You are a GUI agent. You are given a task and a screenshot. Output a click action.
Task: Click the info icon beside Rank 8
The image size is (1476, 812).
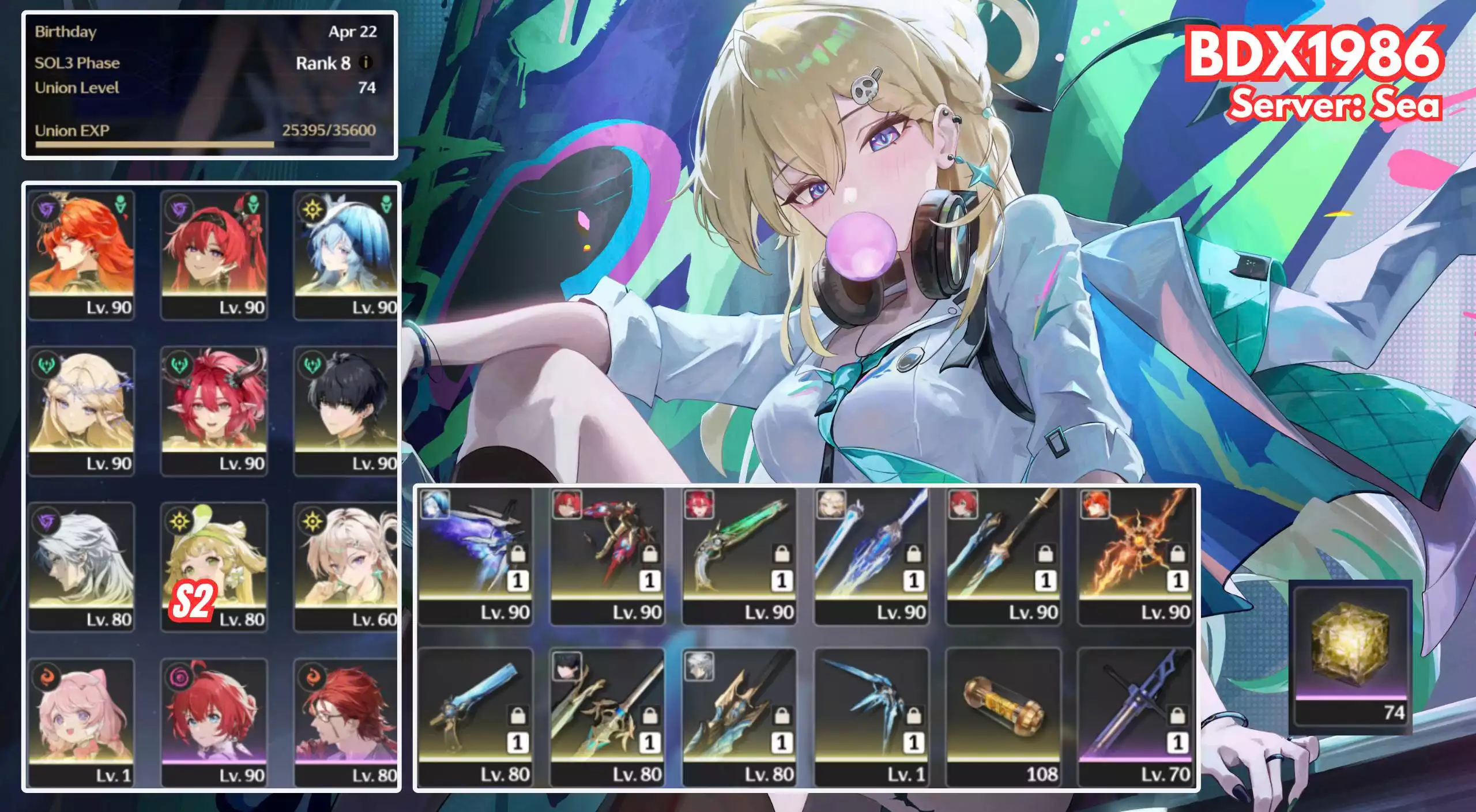pos(366,62)
